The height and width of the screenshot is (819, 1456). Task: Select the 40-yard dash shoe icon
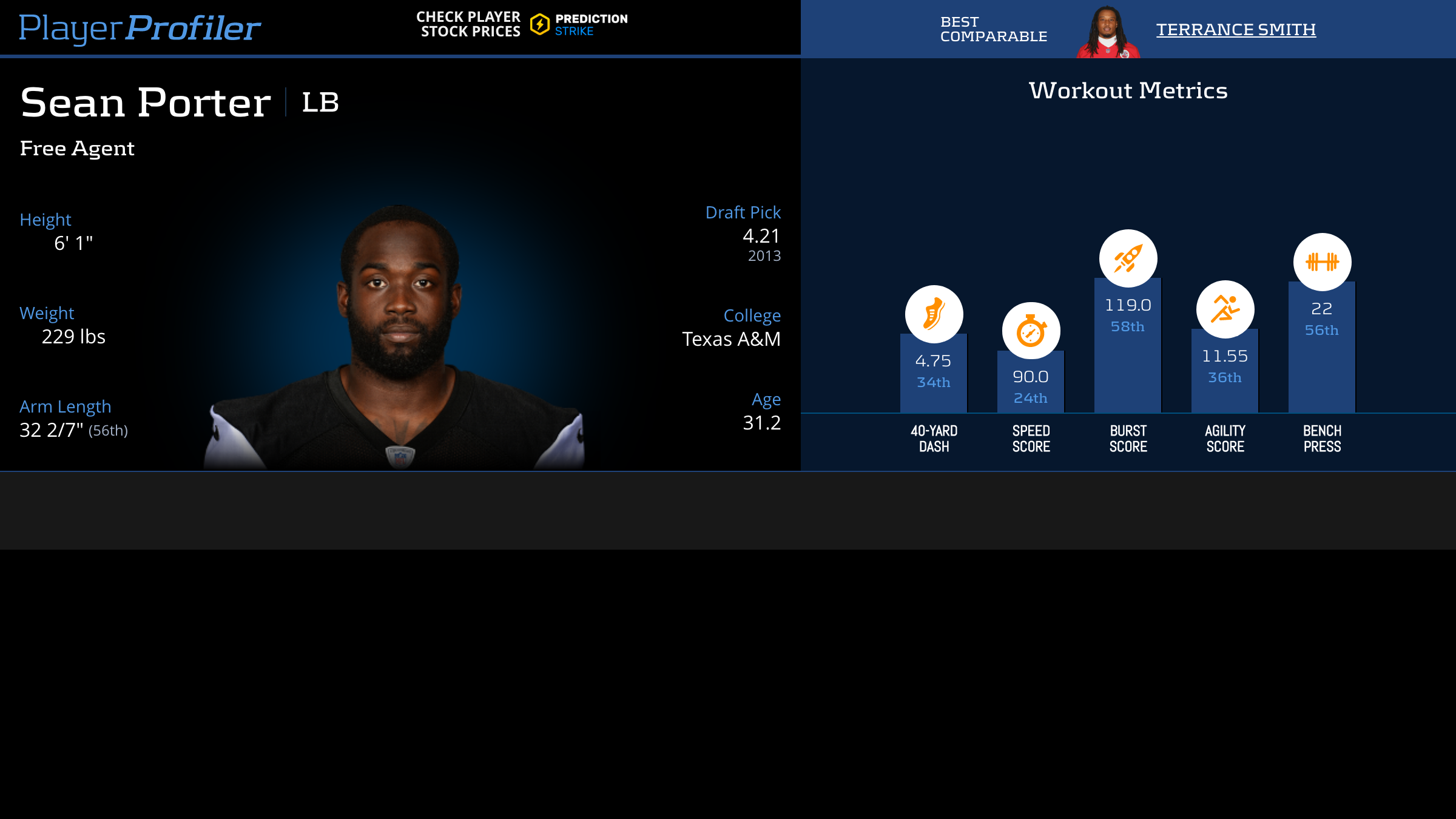(x=934, y=314)
